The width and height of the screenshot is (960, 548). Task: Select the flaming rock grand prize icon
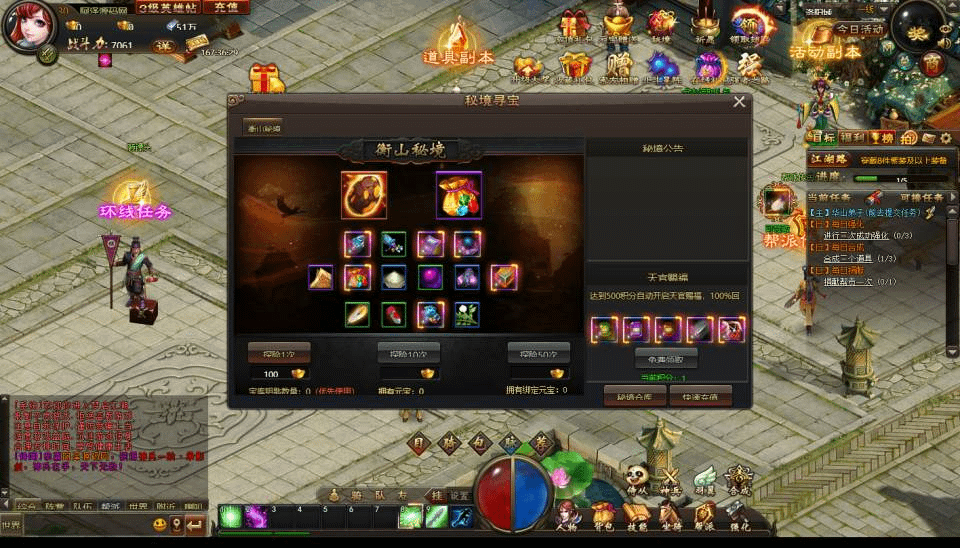click(364, 195)
